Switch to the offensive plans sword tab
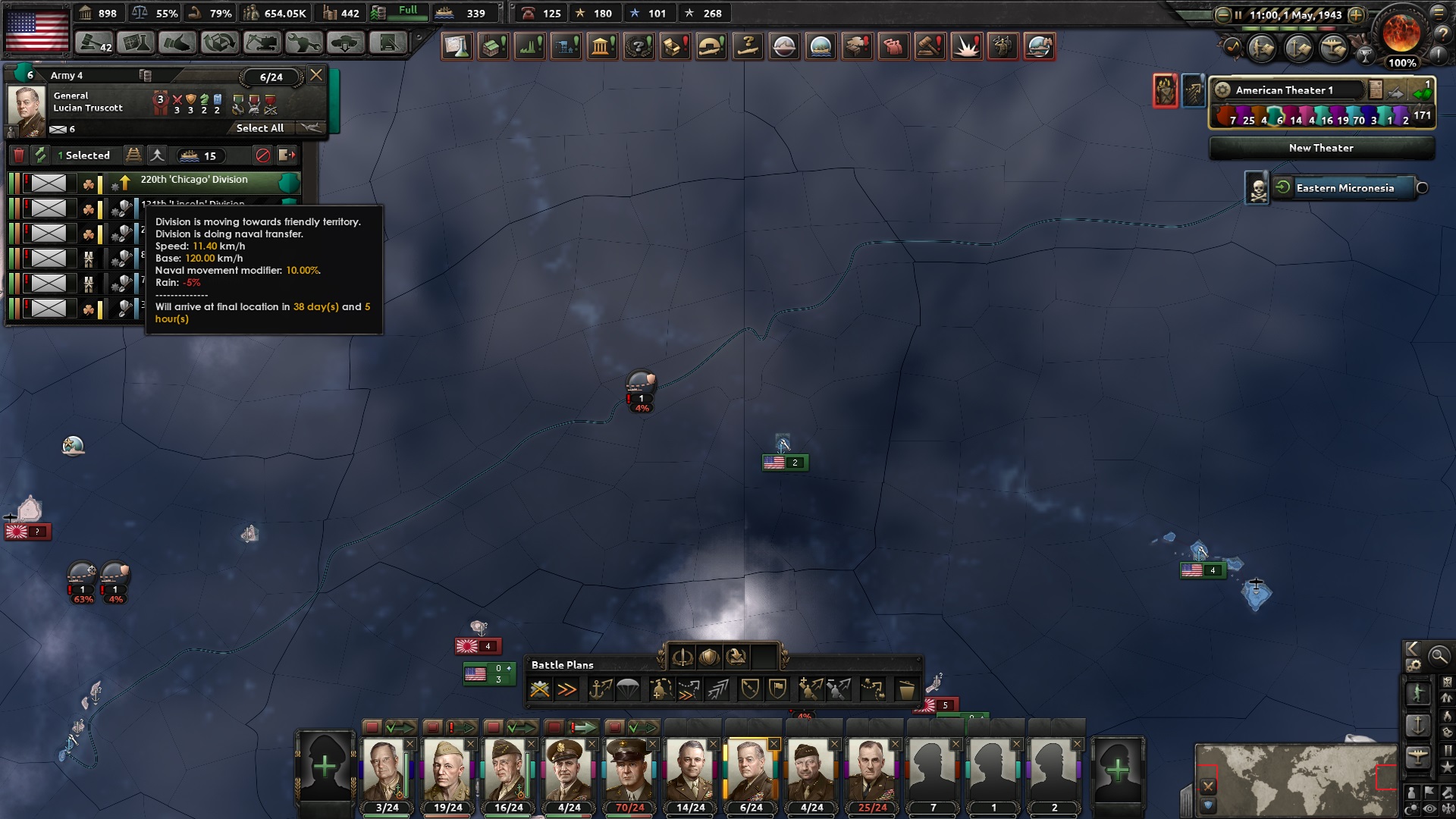 coord(682,657)
